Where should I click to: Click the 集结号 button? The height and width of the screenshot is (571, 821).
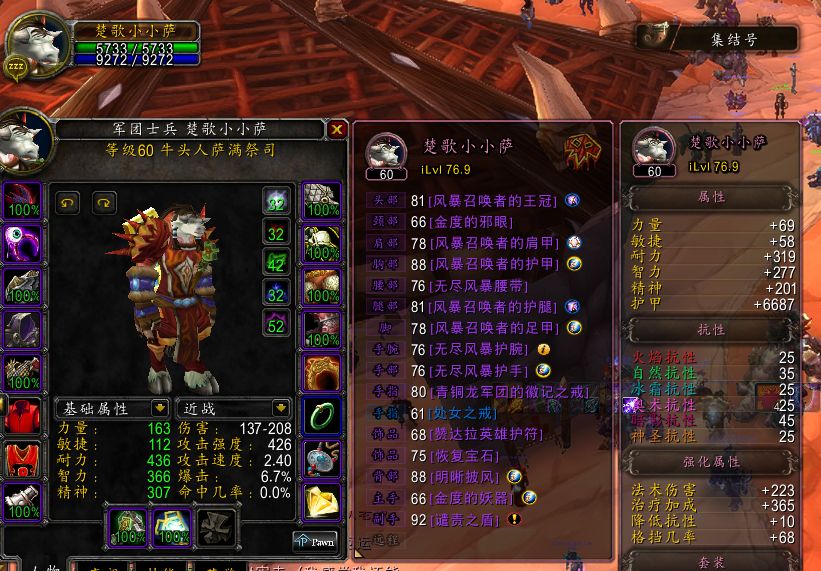(733, 41)
